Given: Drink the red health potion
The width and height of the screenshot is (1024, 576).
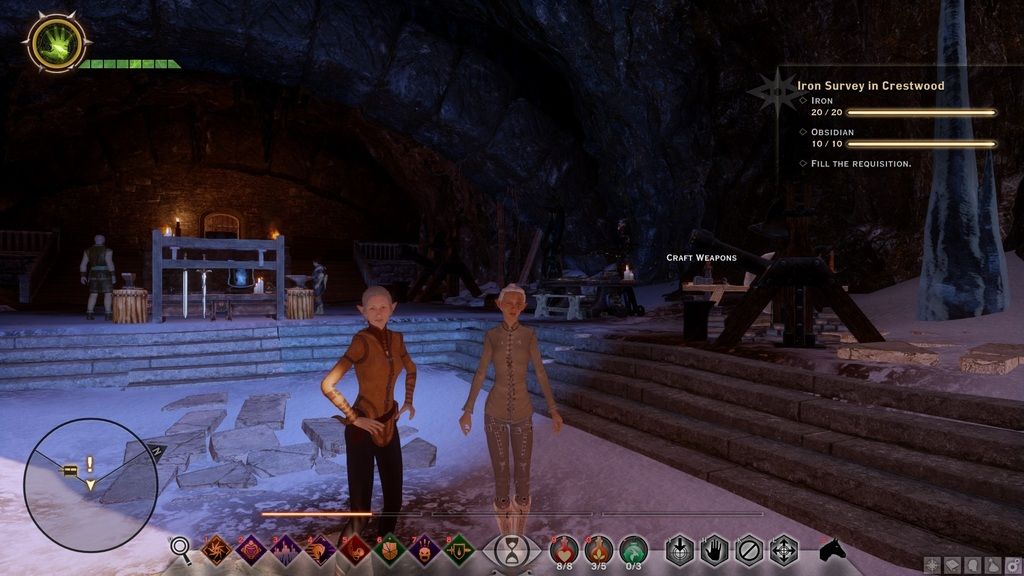Looking at the screenshot, I should pos(565,549).
